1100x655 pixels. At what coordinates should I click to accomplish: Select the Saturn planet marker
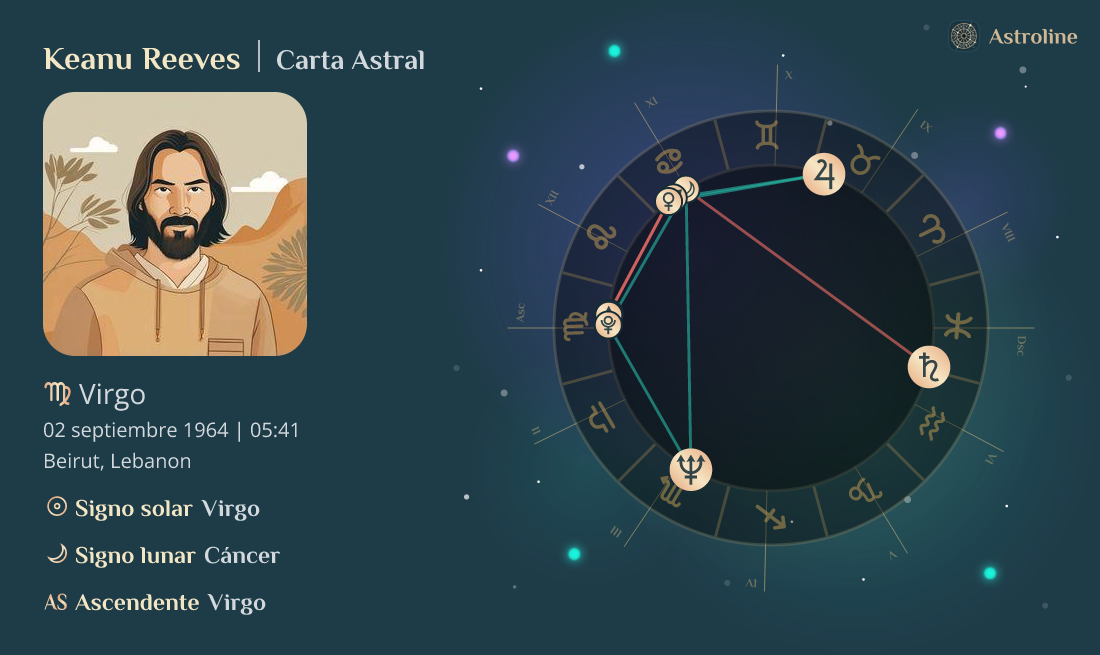coord(928,367)
